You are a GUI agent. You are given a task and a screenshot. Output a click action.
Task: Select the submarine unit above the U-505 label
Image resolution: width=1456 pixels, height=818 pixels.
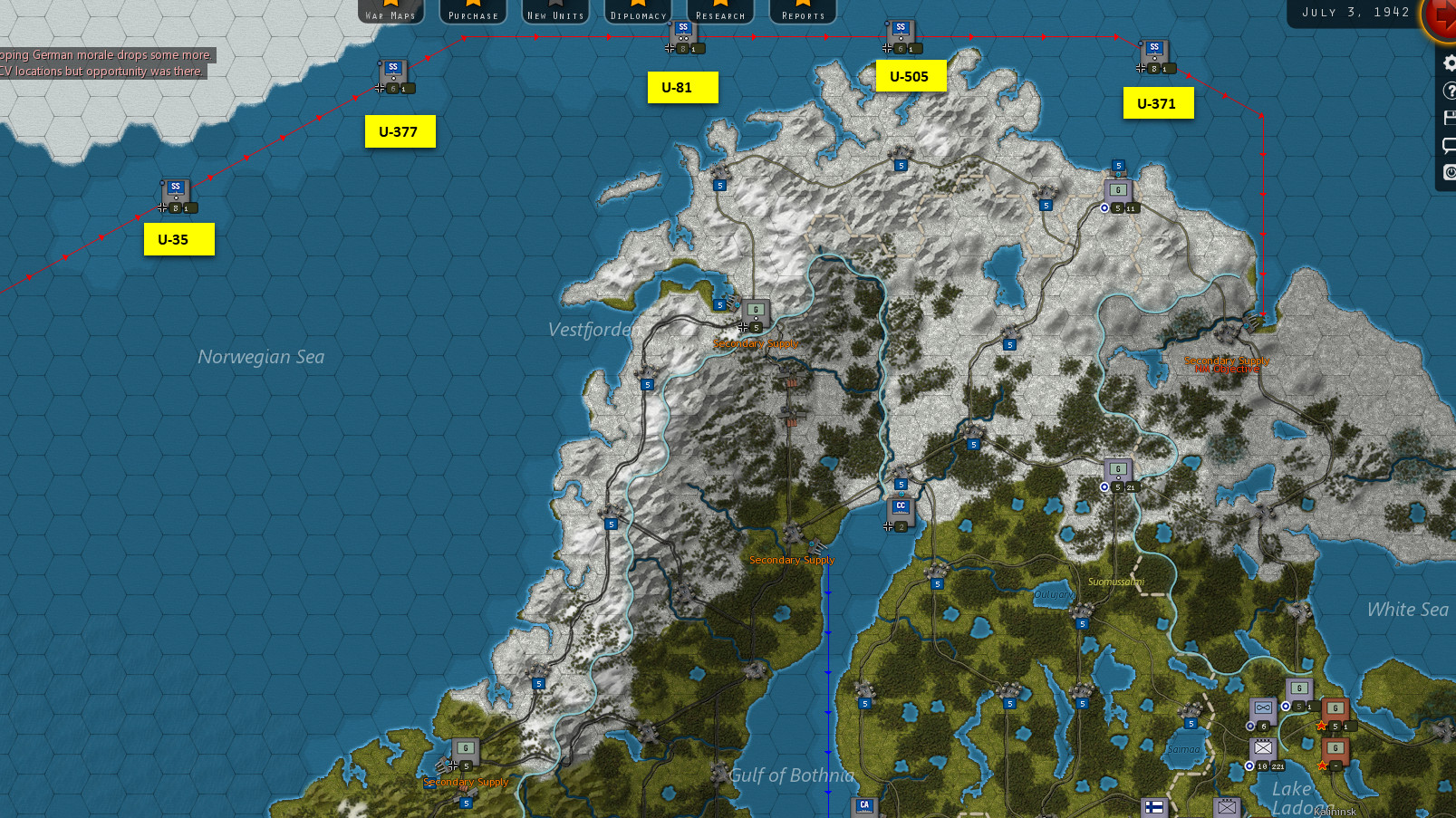click(x=901, y=34)
